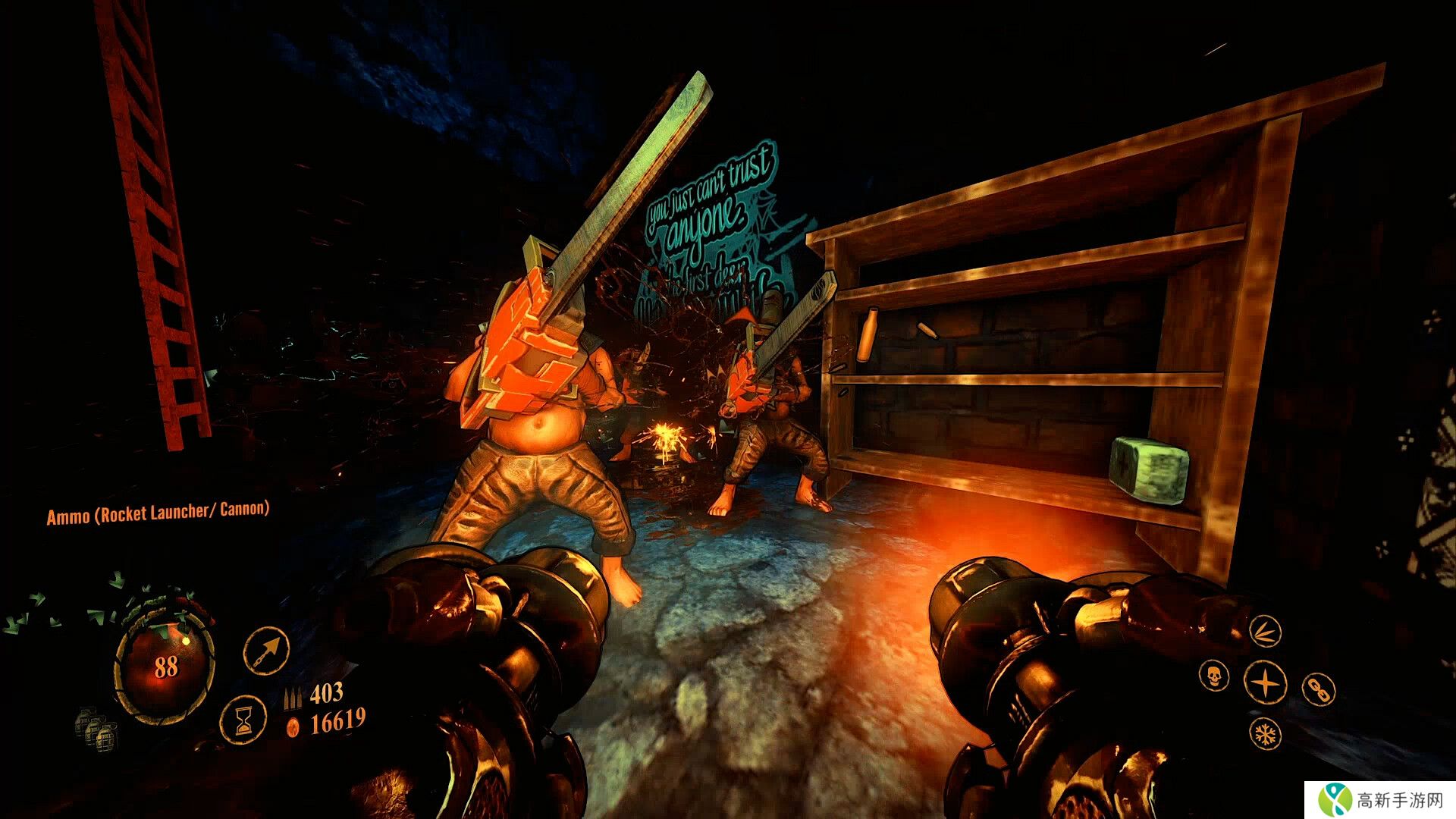Screen dimensions: 1456x819
Task: Click the arrow icon beside health orb
Action: [266, 649]
